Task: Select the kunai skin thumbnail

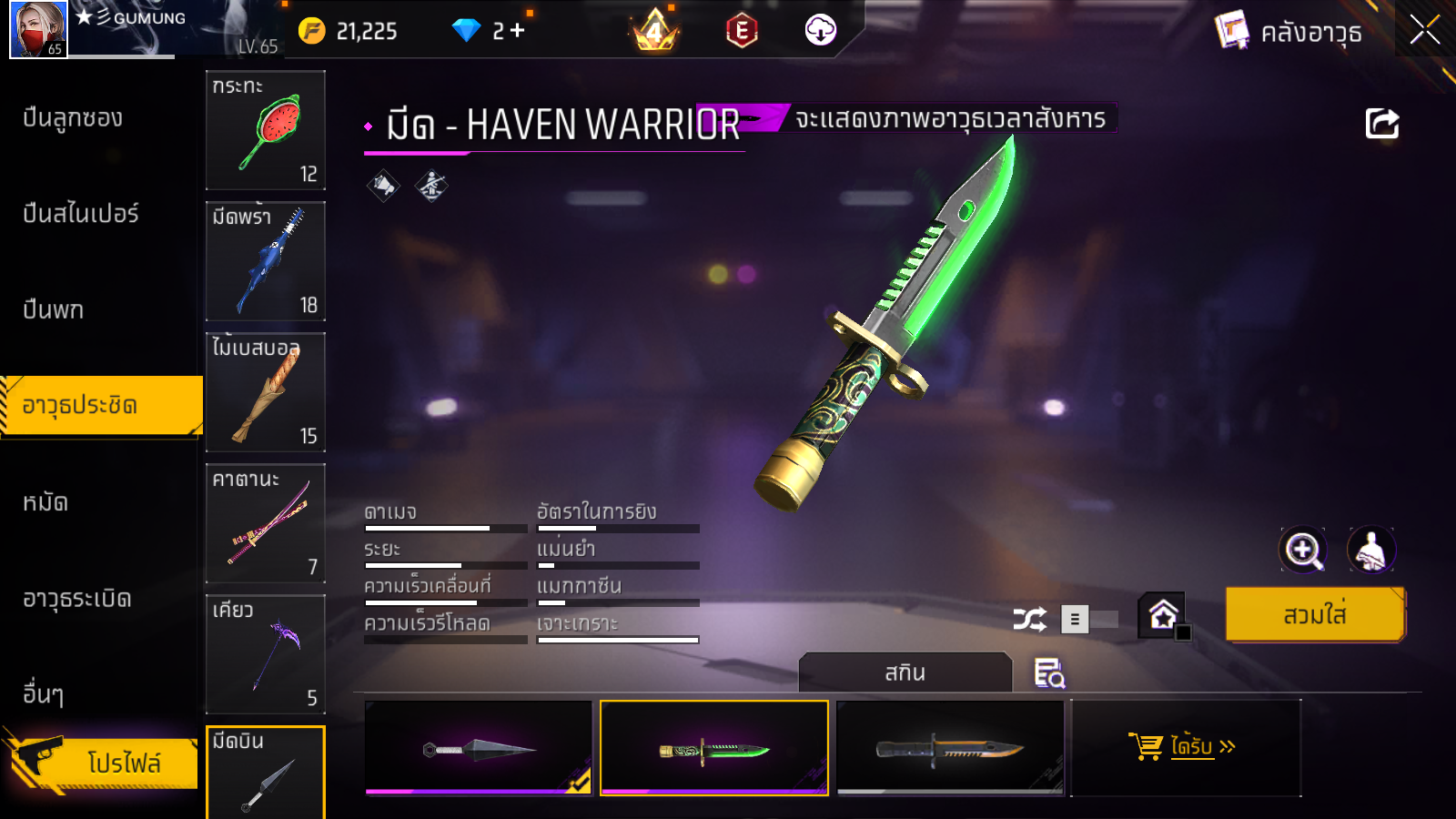Action: coord(479,748)
